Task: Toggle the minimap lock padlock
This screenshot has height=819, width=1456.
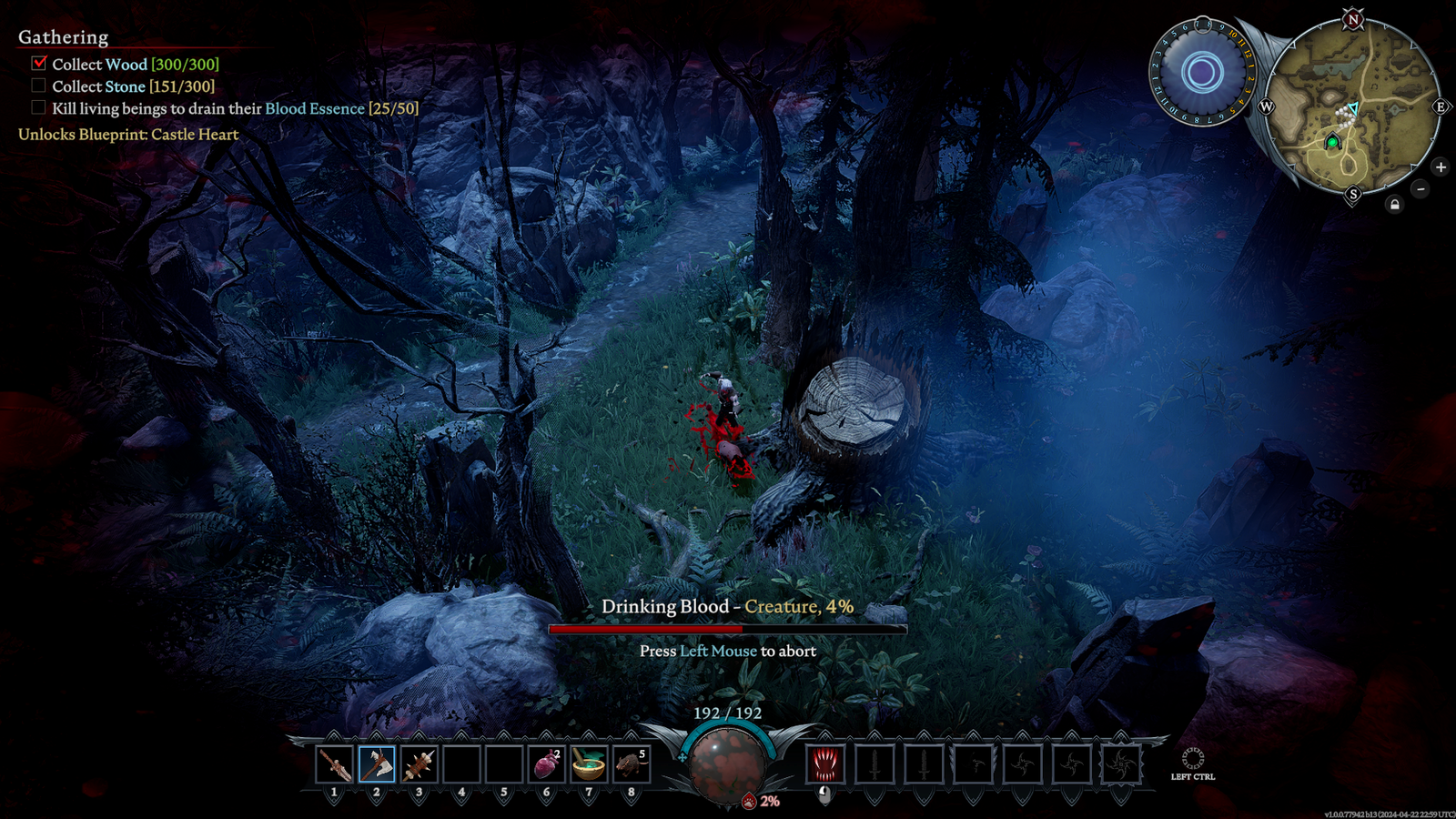Action: pos(1395,203)
